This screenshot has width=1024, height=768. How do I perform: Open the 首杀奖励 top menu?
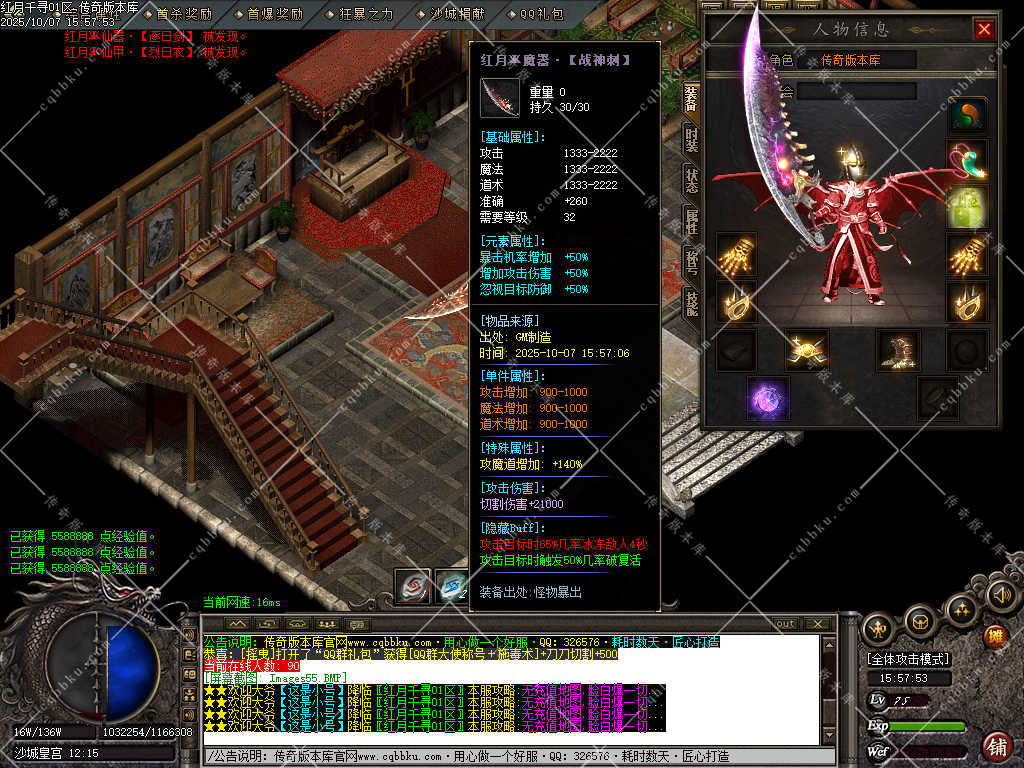(184, 14)
